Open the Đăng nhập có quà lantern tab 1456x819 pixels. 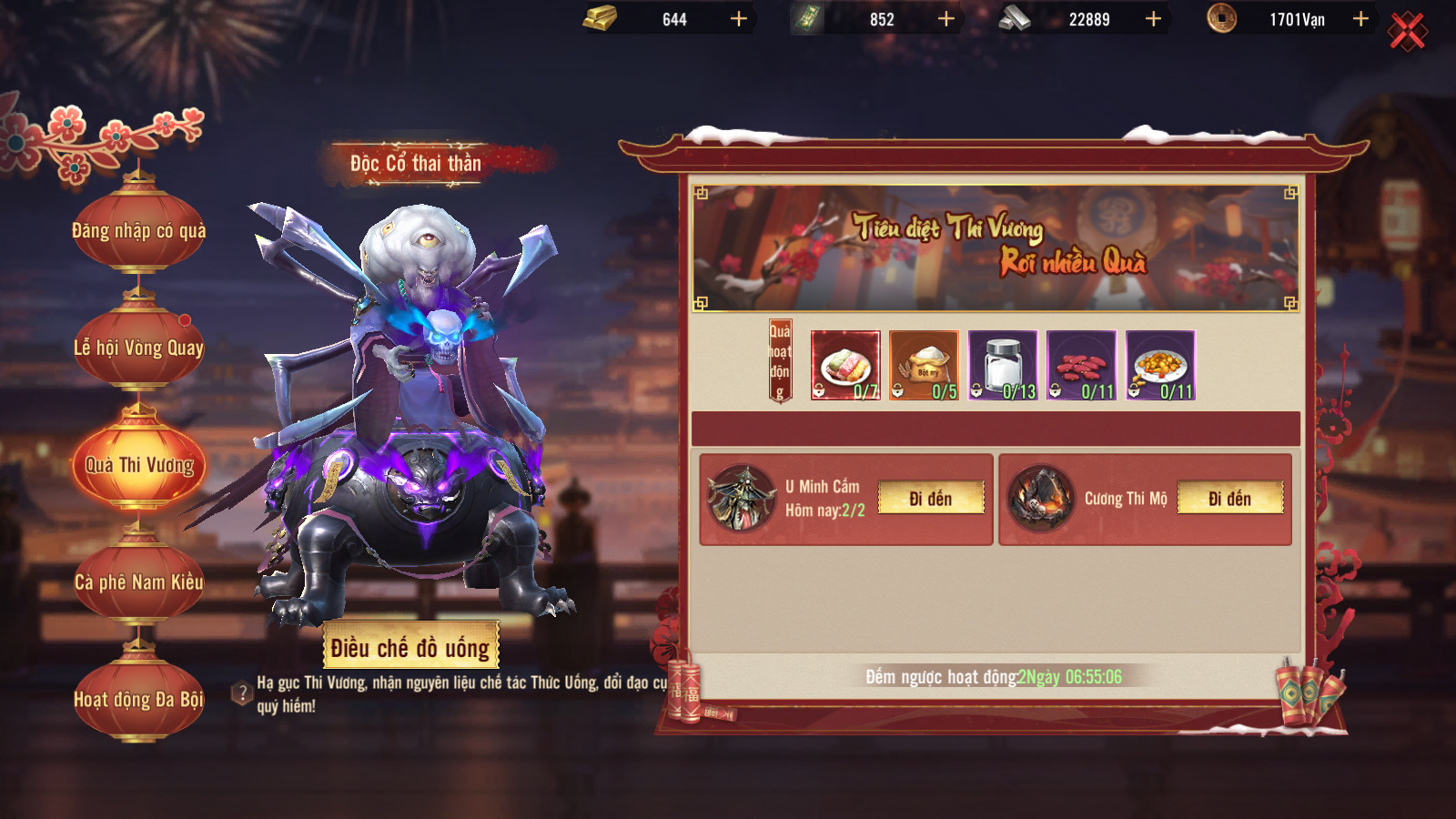[x=139, y=231]
